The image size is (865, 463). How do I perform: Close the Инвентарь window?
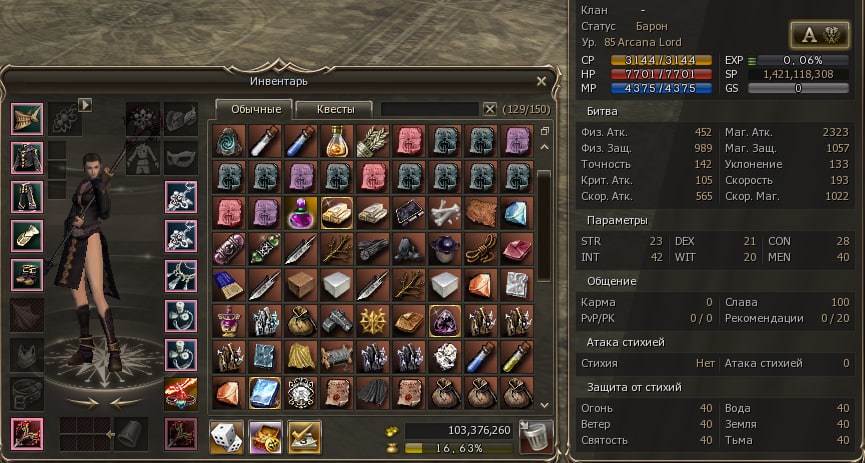coord(541,81)
